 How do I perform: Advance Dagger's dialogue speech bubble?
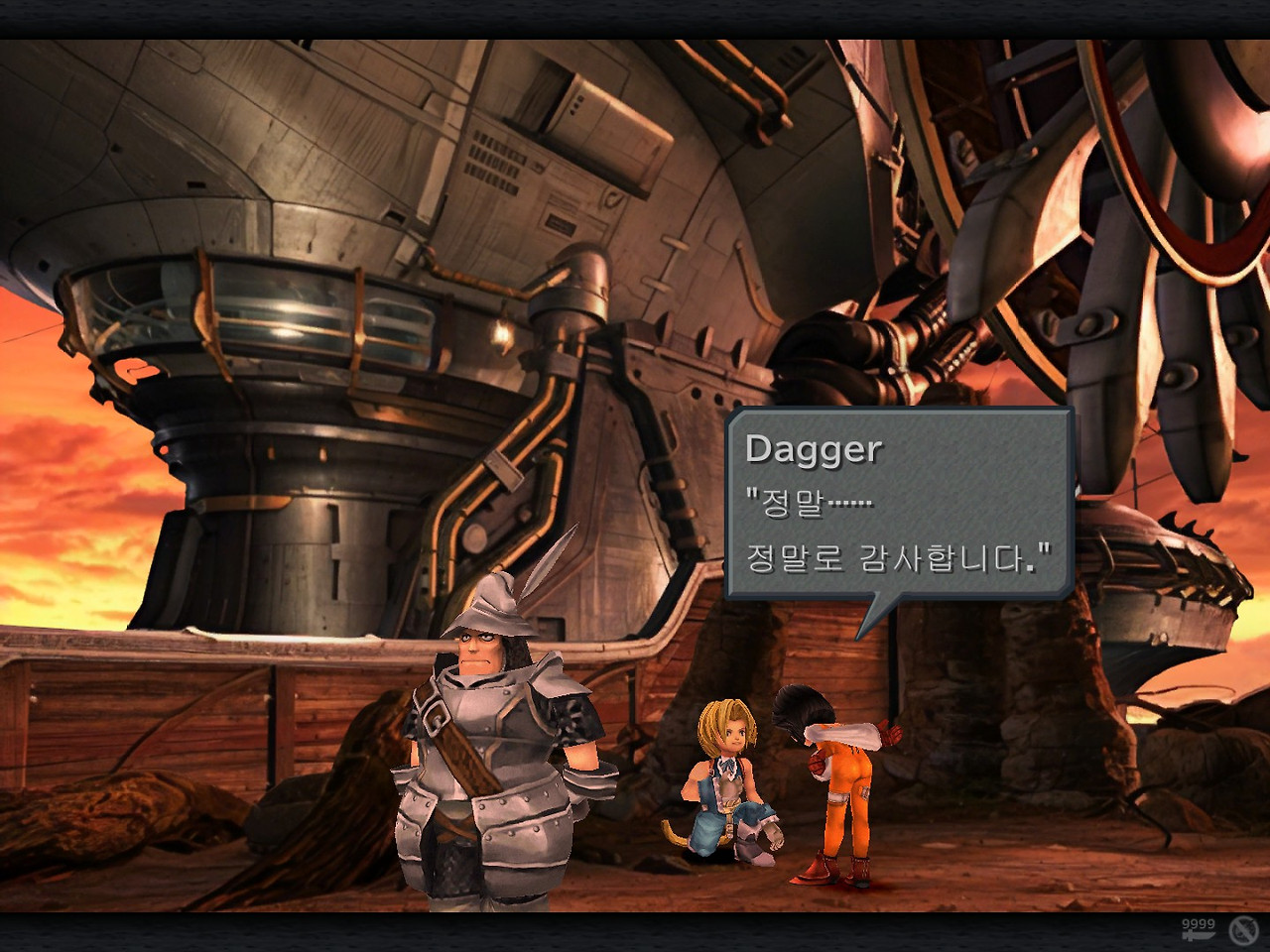[x=899, y=505]
